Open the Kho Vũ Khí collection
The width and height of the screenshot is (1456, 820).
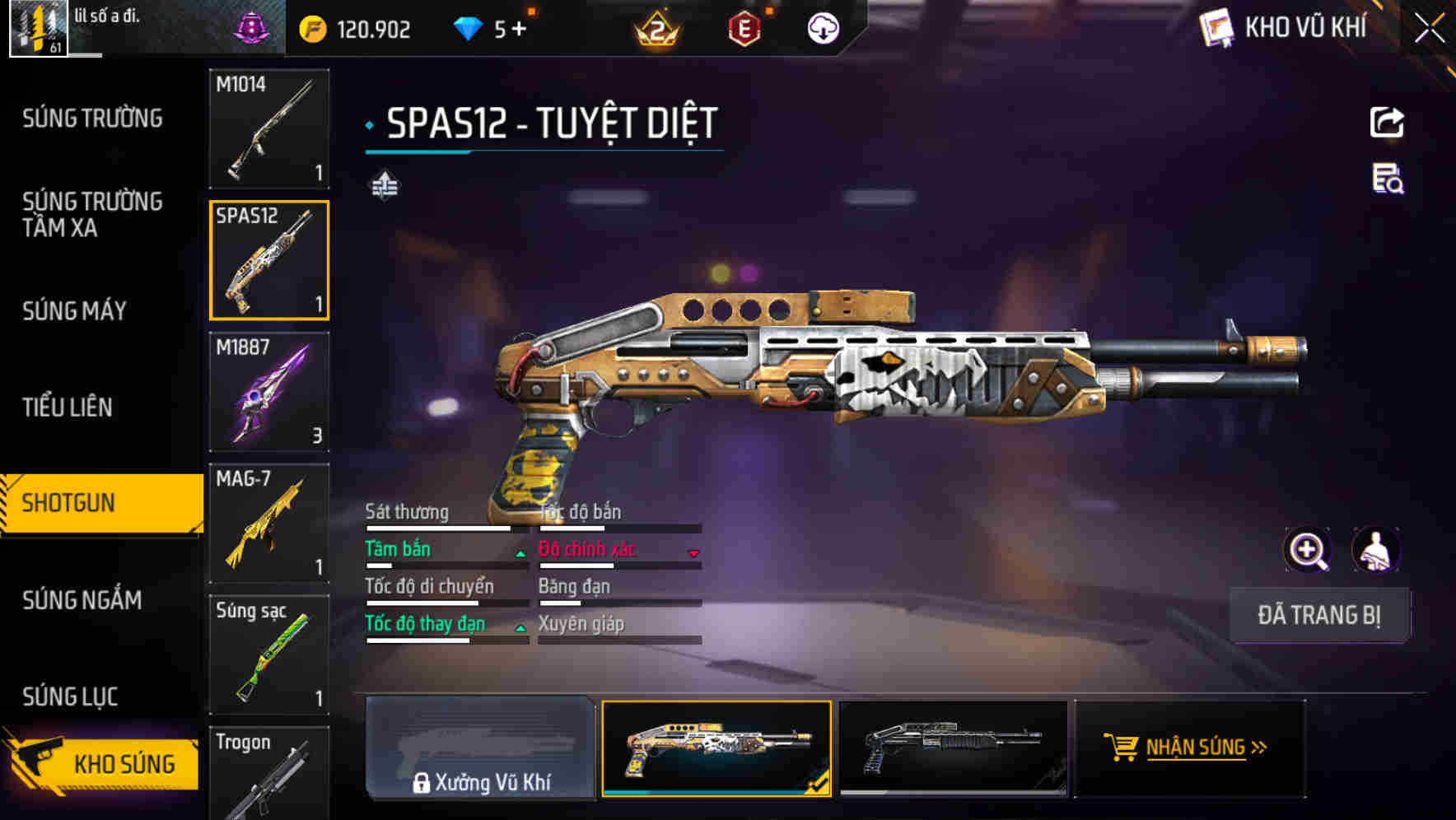tap(1286, 28)
